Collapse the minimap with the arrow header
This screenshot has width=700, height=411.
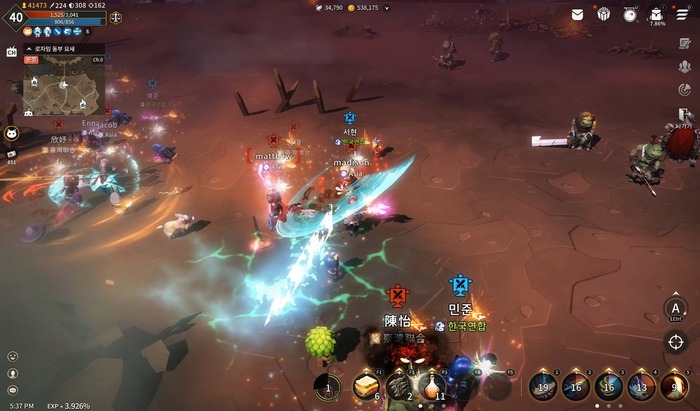coord(30,48)
